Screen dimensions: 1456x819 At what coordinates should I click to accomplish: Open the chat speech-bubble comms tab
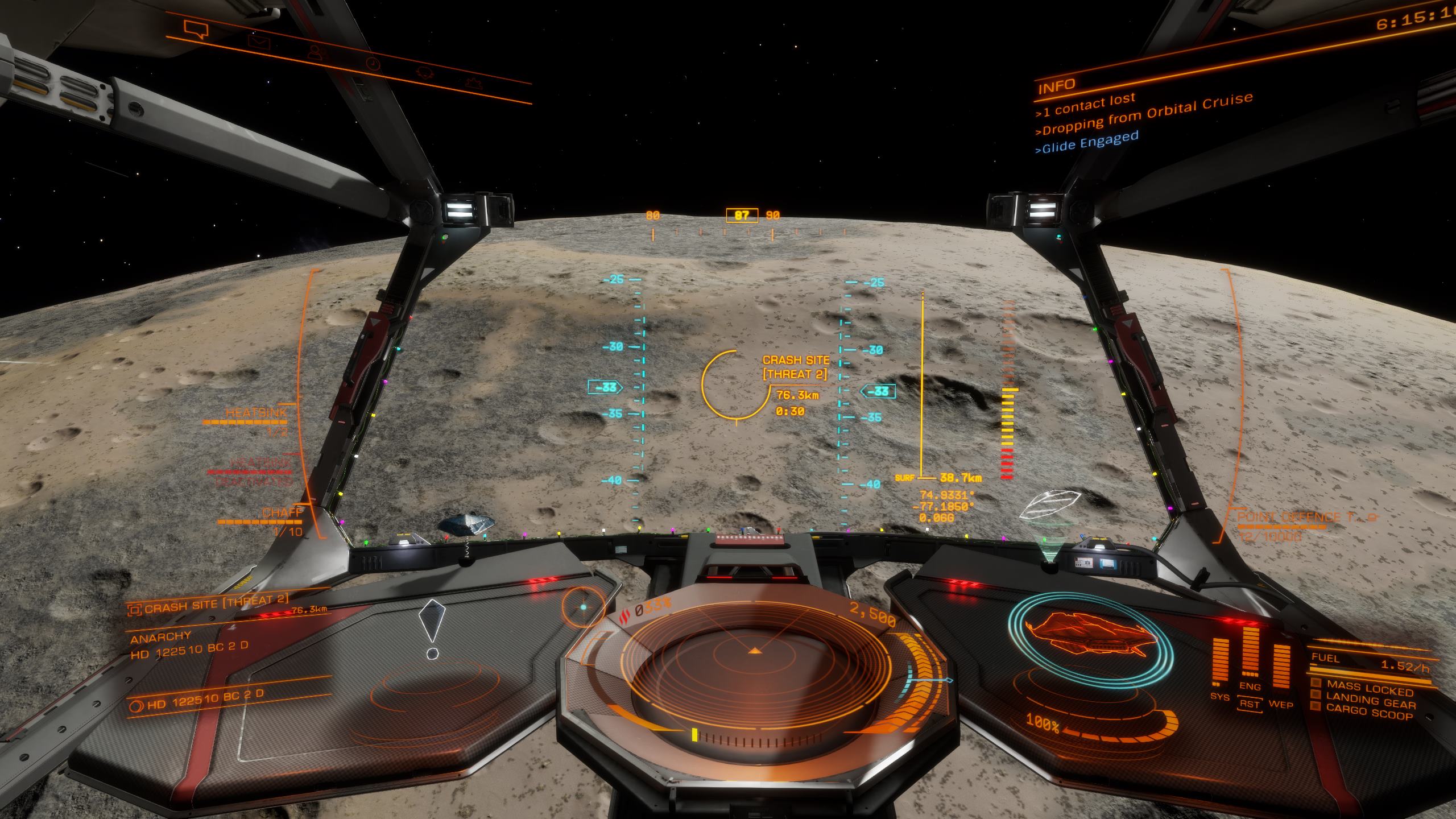pos(196,29)
